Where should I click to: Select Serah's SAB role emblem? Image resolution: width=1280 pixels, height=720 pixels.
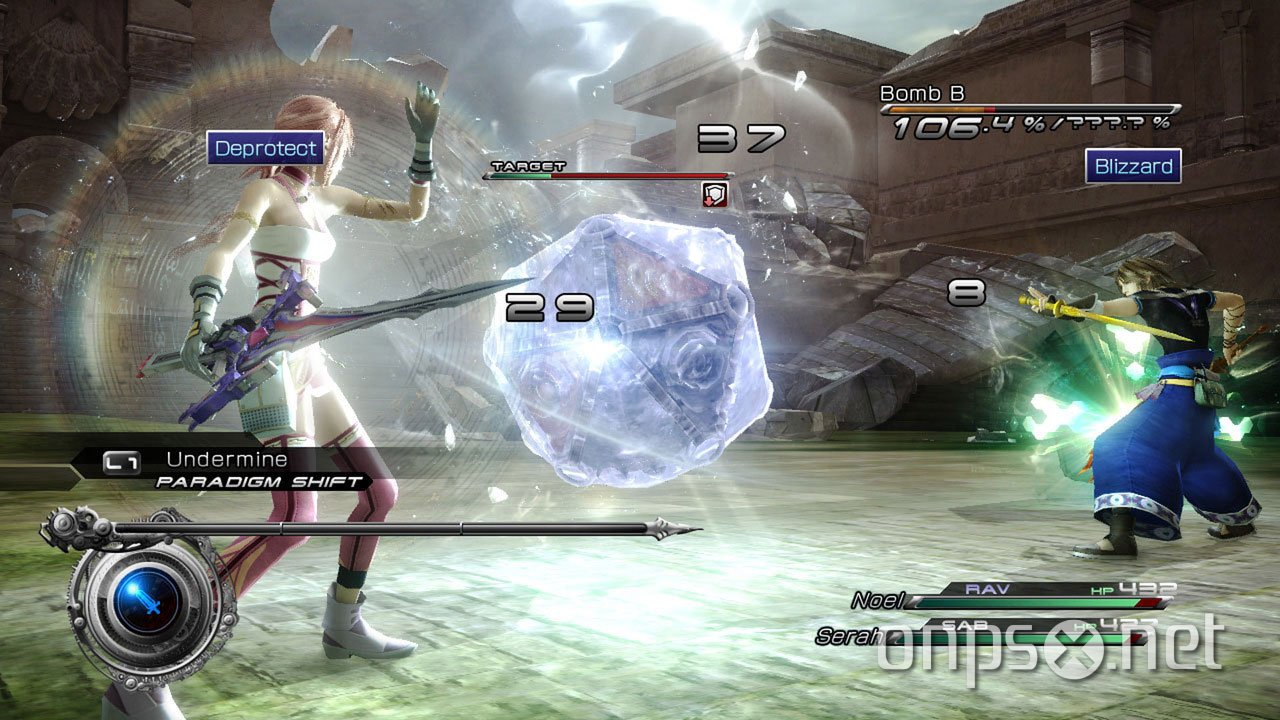point(965,624)
